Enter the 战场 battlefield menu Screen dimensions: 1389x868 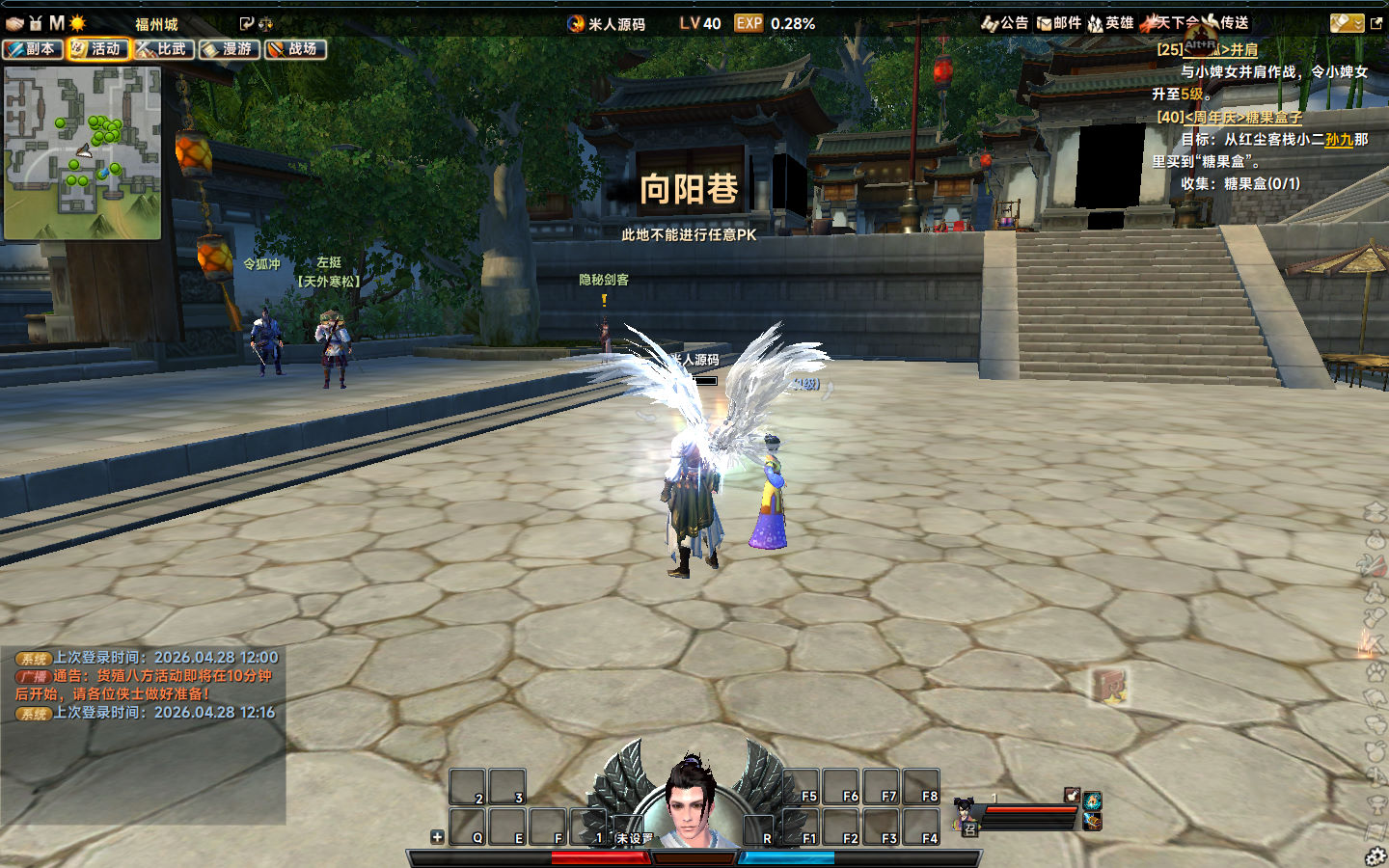(x=295, y=49)
